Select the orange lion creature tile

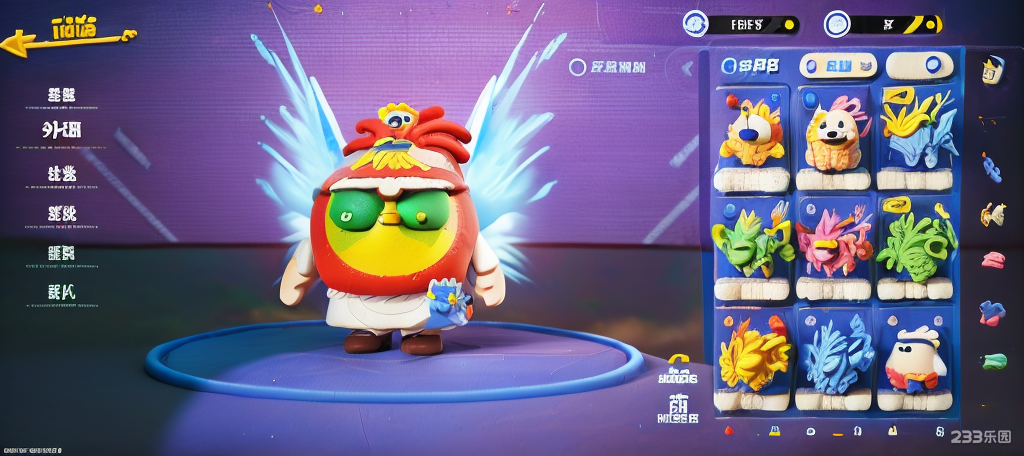pyautogui.click(x=751, y=136)
